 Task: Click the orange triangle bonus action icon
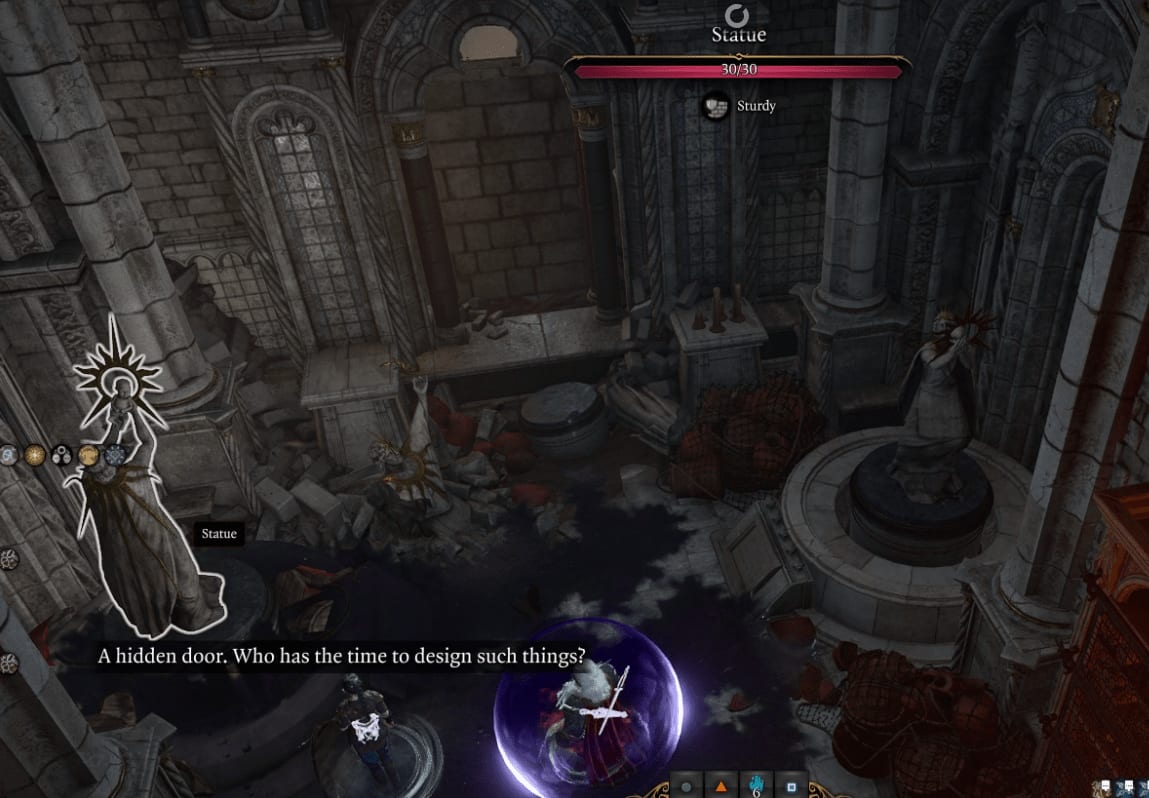tap(720, 787)
